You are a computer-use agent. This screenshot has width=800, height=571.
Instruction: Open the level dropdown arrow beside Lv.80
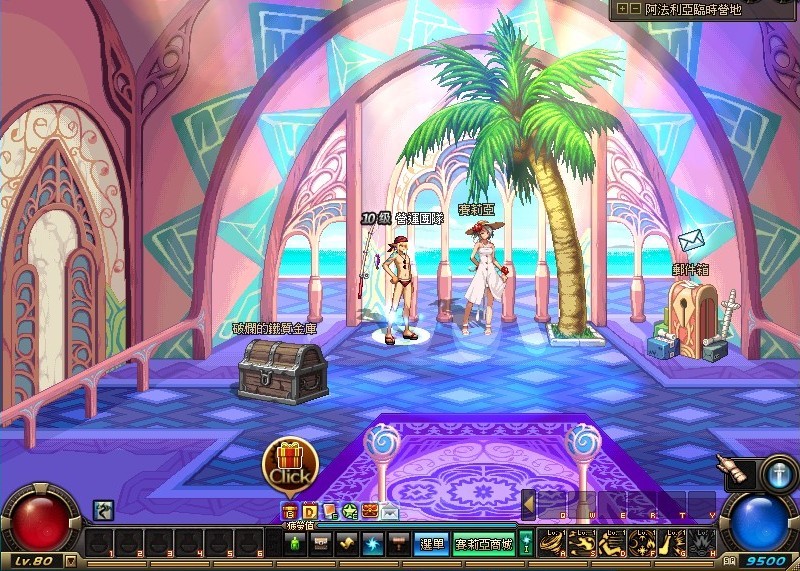point(70,561)
